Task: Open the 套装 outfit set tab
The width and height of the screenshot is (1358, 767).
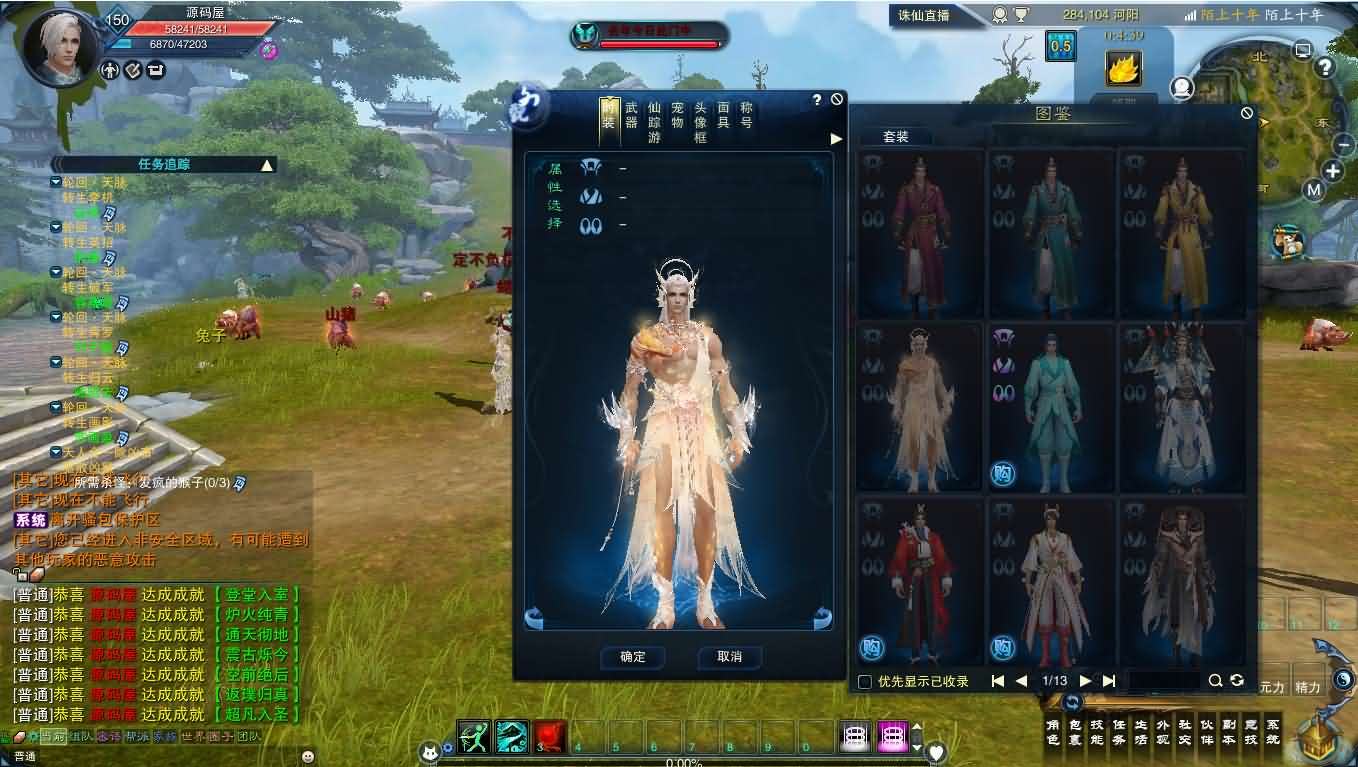Action: 896,137
